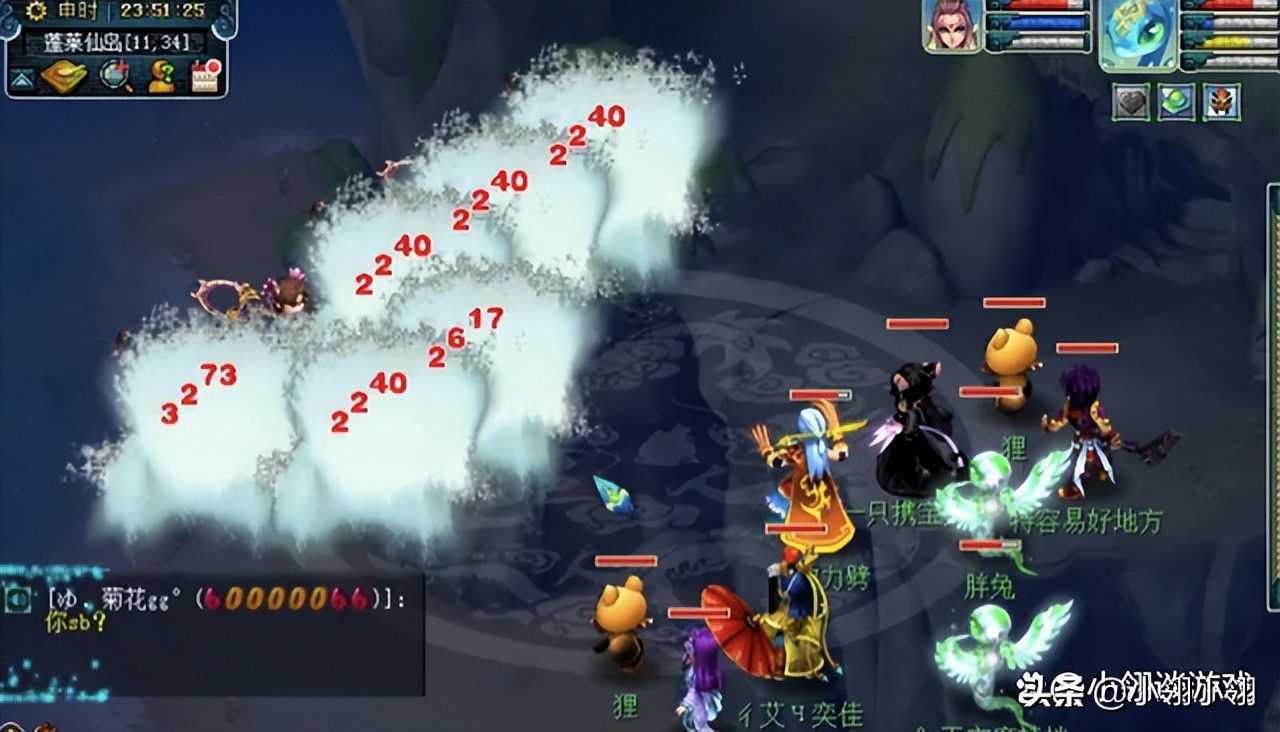
Task: Open the golden map scroll icon
Action: coord(65,76)
